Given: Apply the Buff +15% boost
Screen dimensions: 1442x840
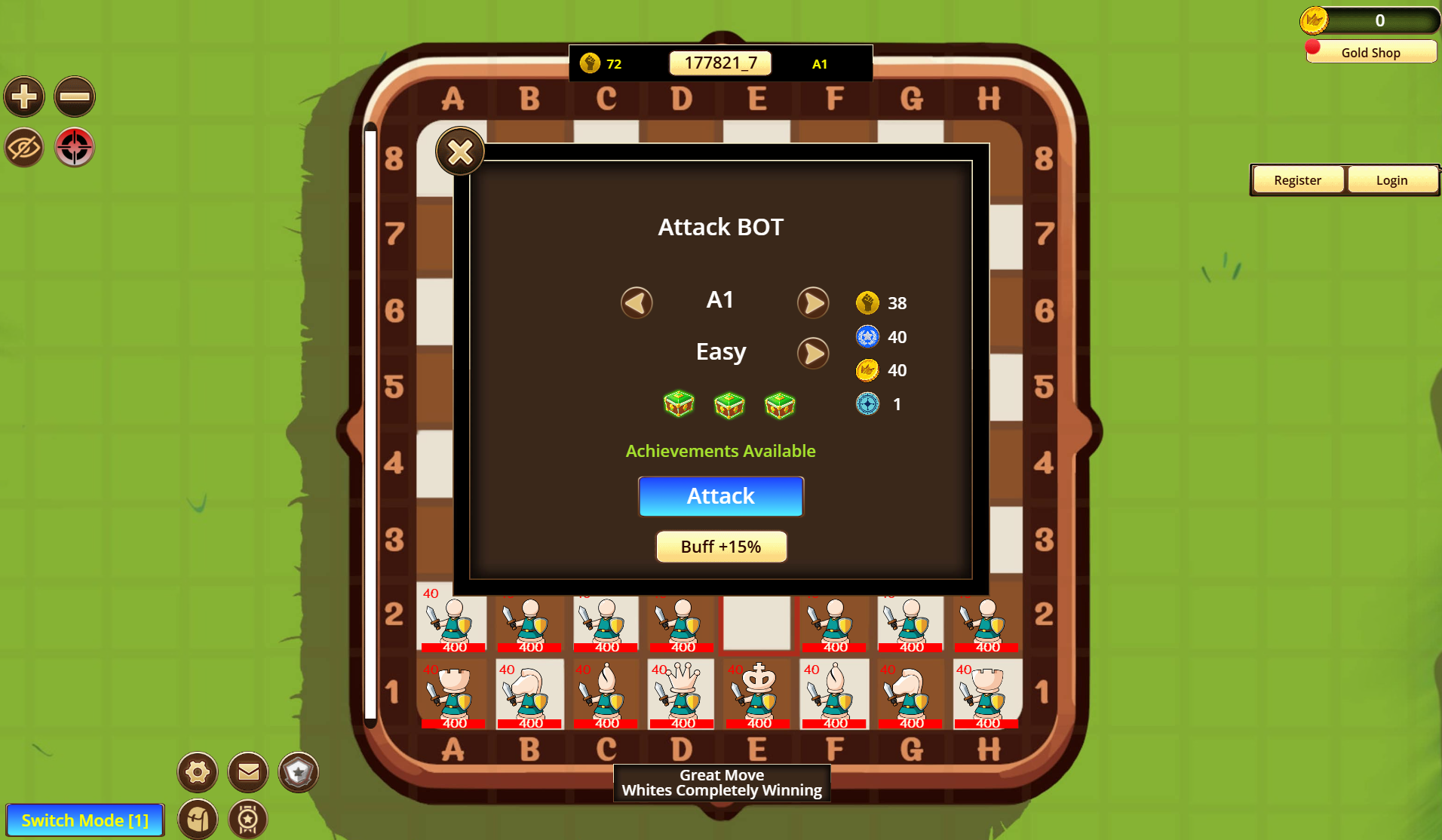Looking at the screenshot, I should coord(721,547).
